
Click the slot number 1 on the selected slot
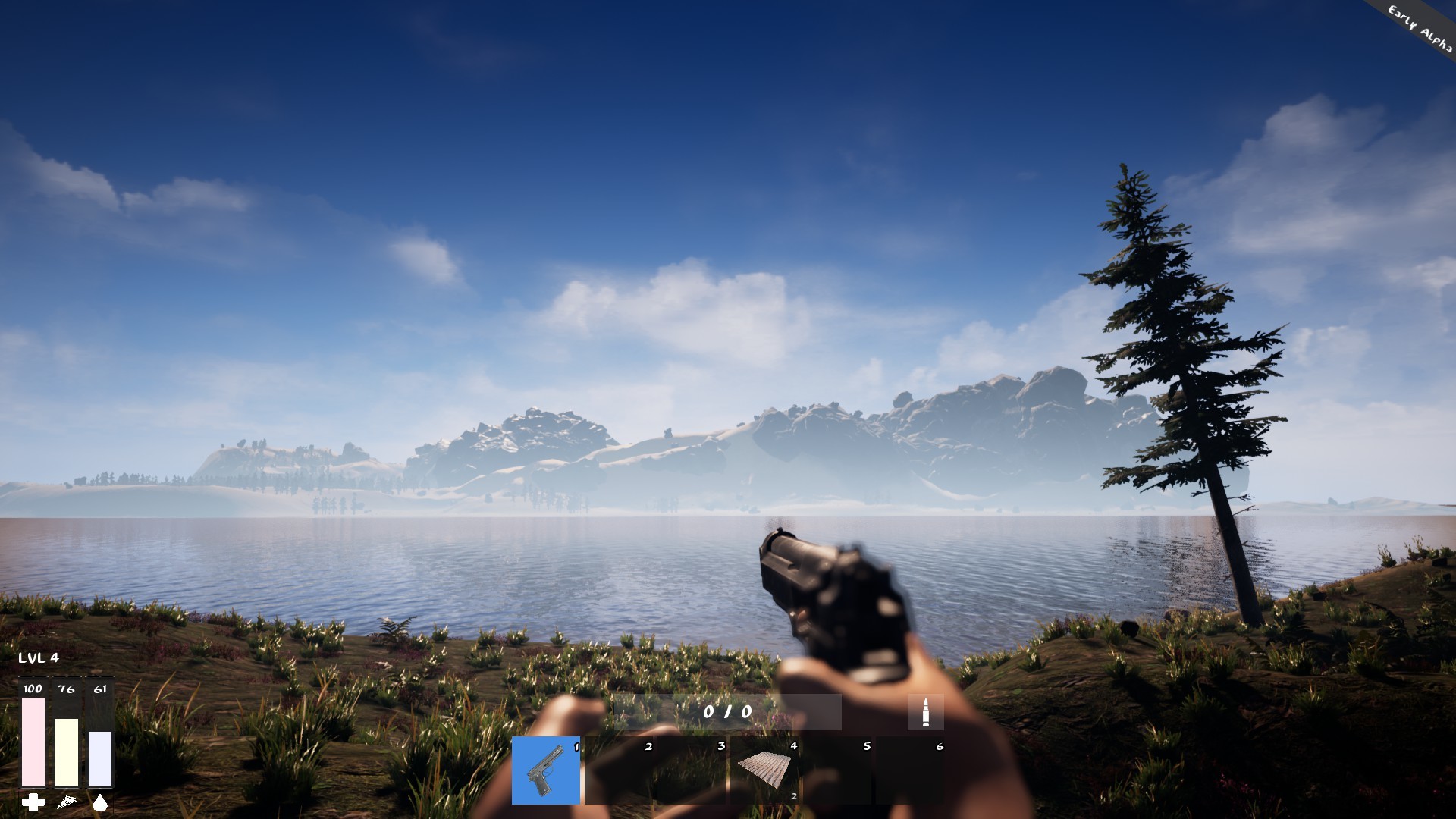pos(574,747)
